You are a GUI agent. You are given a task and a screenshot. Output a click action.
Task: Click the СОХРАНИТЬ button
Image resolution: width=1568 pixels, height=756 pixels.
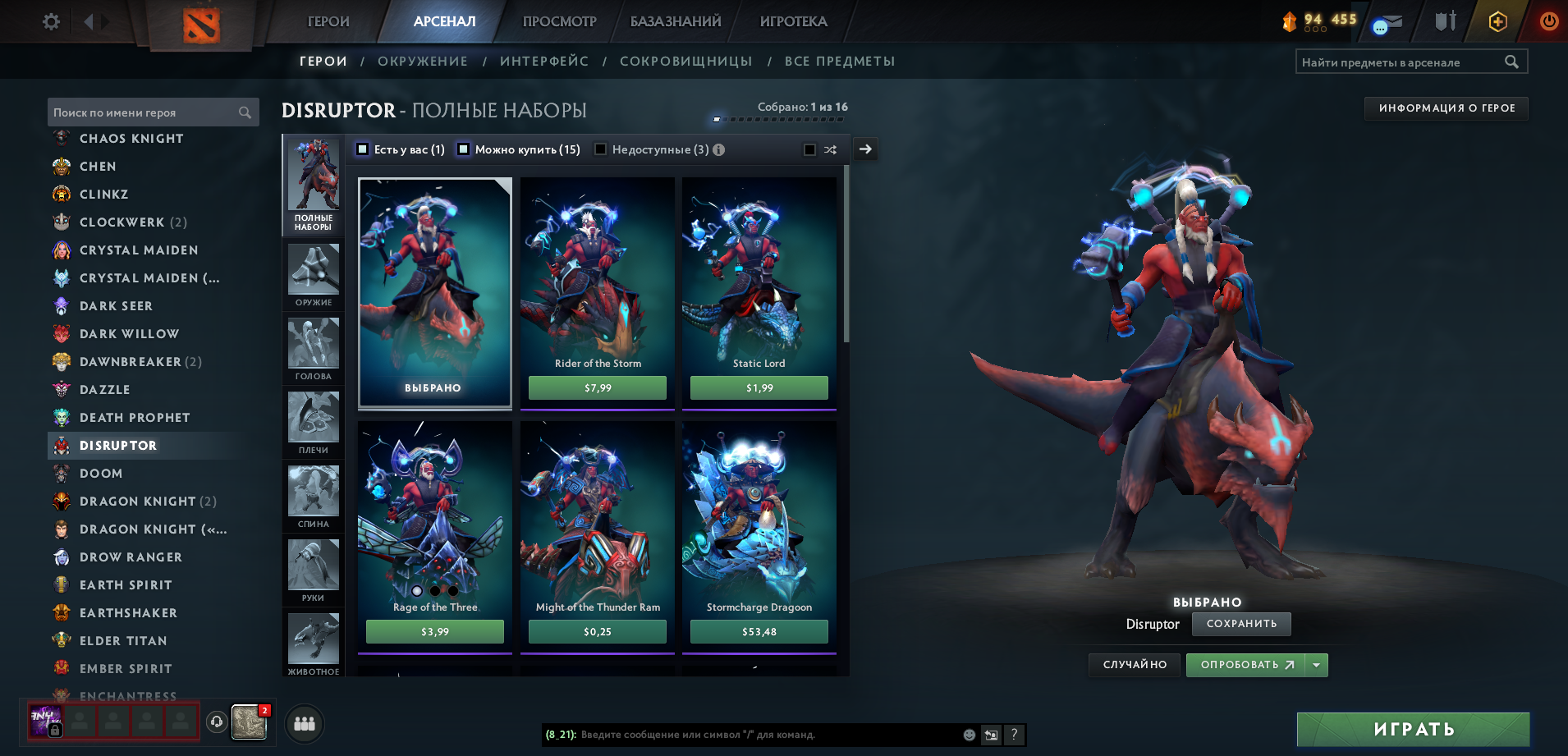1240,624
